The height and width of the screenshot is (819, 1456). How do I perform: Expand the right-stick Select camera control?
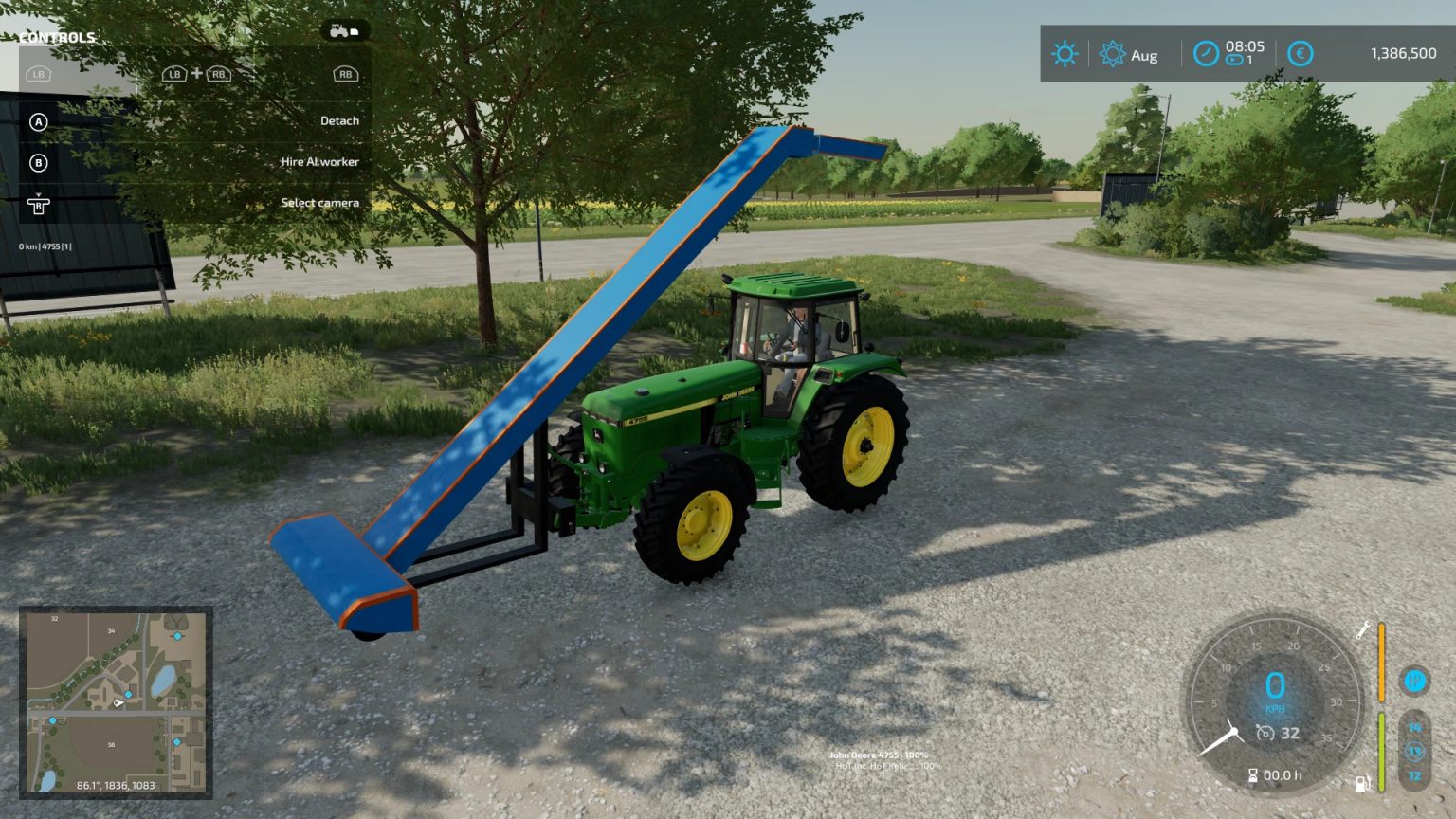[x=40, y=204]
